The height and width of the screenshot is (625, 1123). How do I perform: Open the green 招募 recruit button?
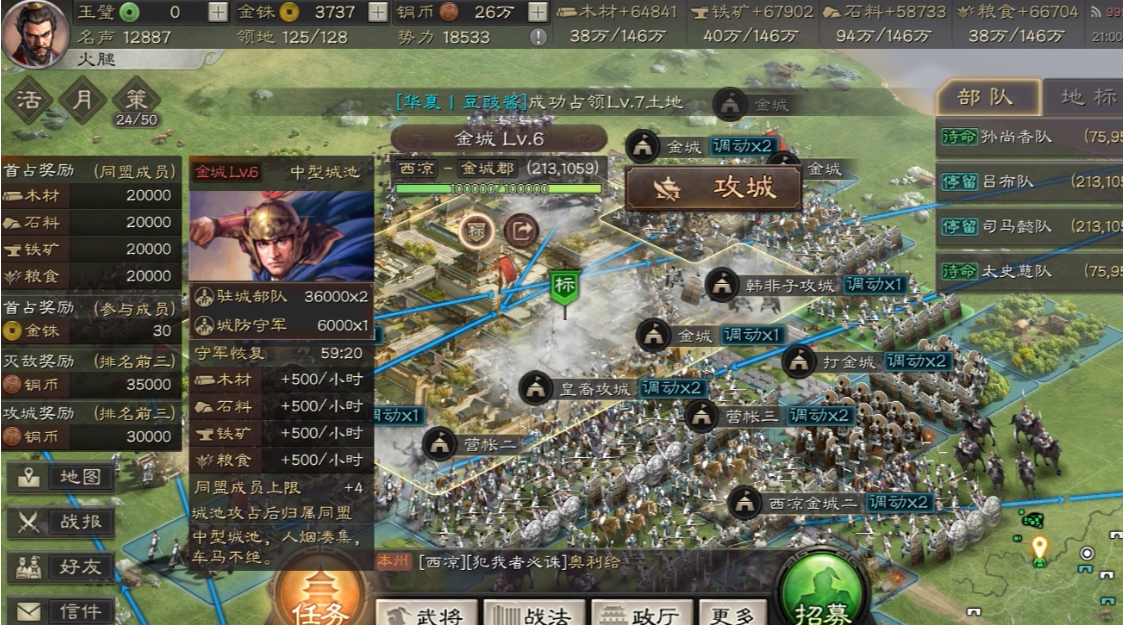[x=822, y=595]
